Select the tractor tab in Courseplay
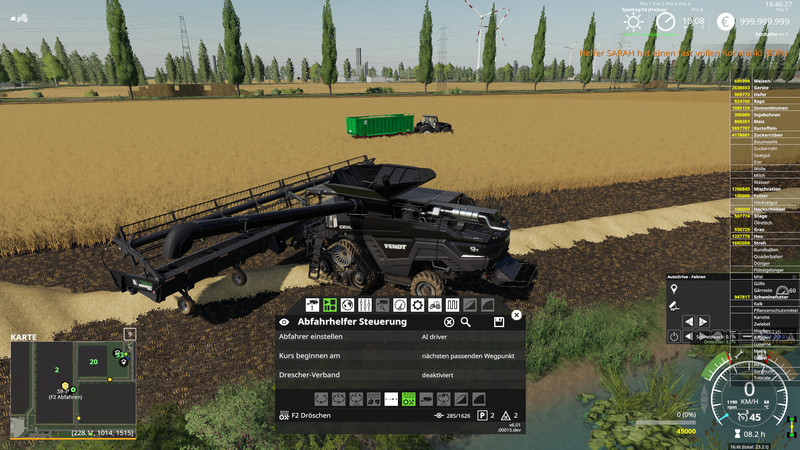Viewport: 800px width, 450px height. point(434,304)
